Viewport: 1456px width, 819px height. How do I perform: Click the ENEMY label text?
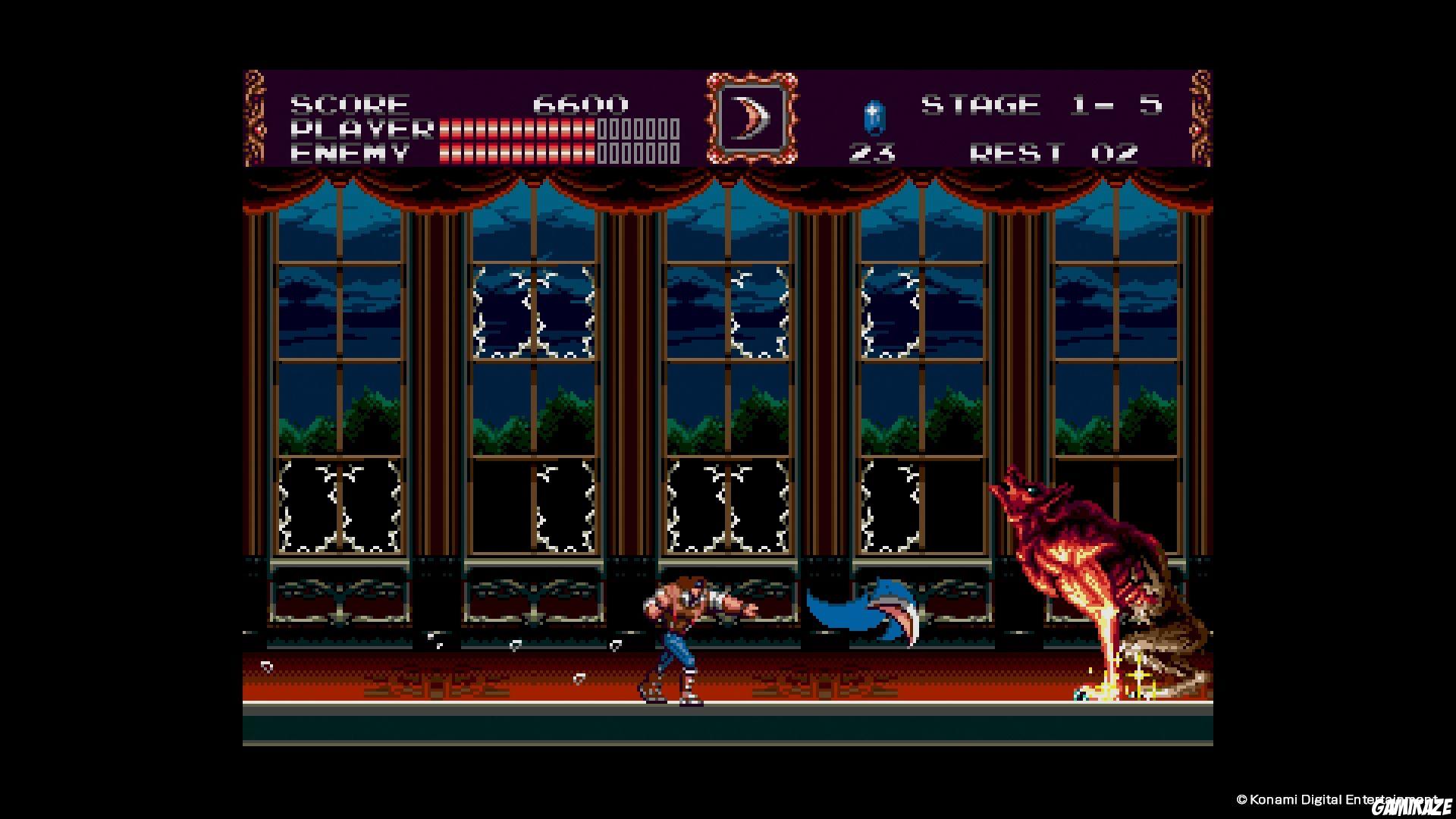[x=350, y=154]
